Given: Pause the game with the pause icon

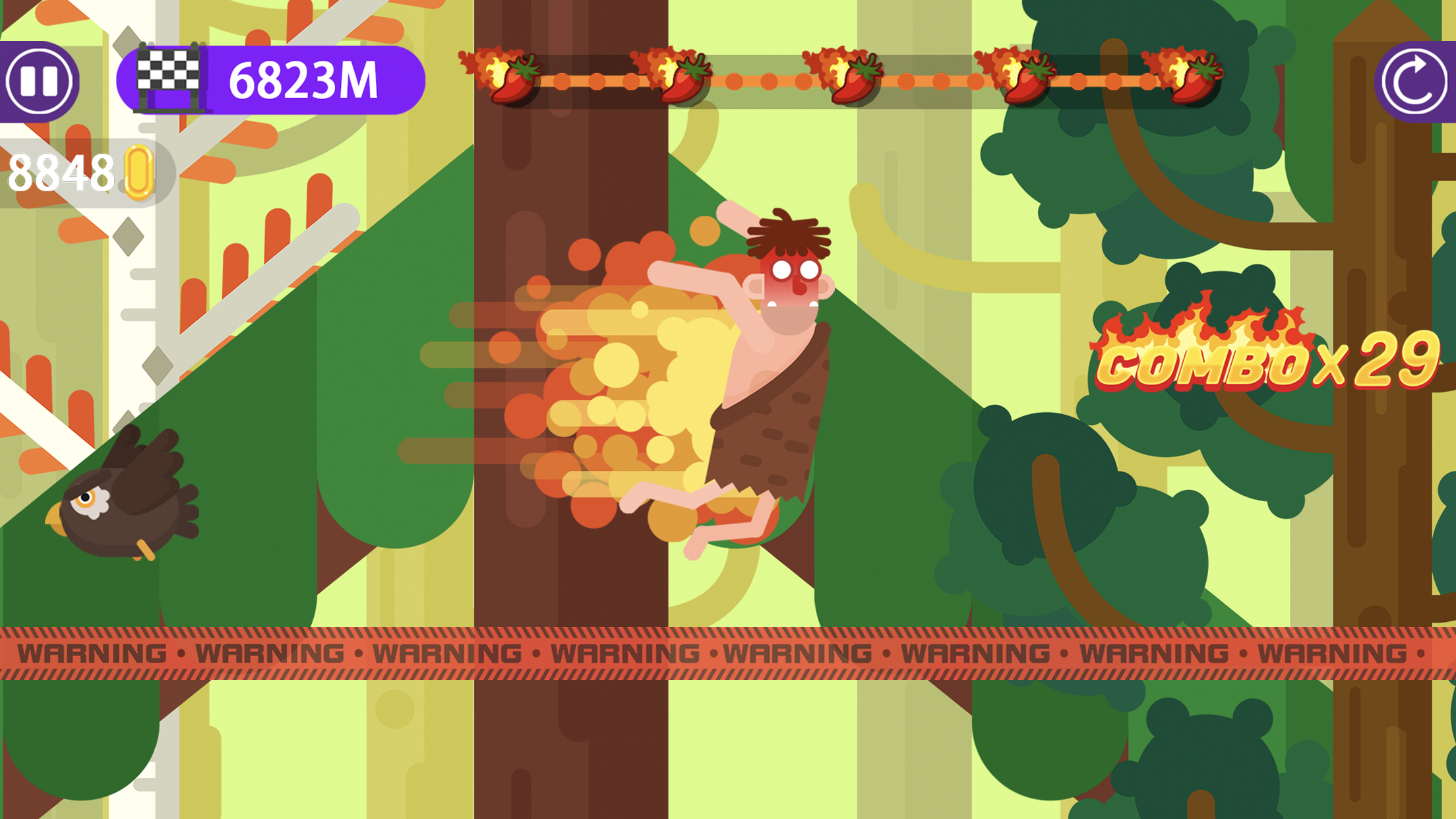Looking at the screenshot, I should (x=41, y=79).
